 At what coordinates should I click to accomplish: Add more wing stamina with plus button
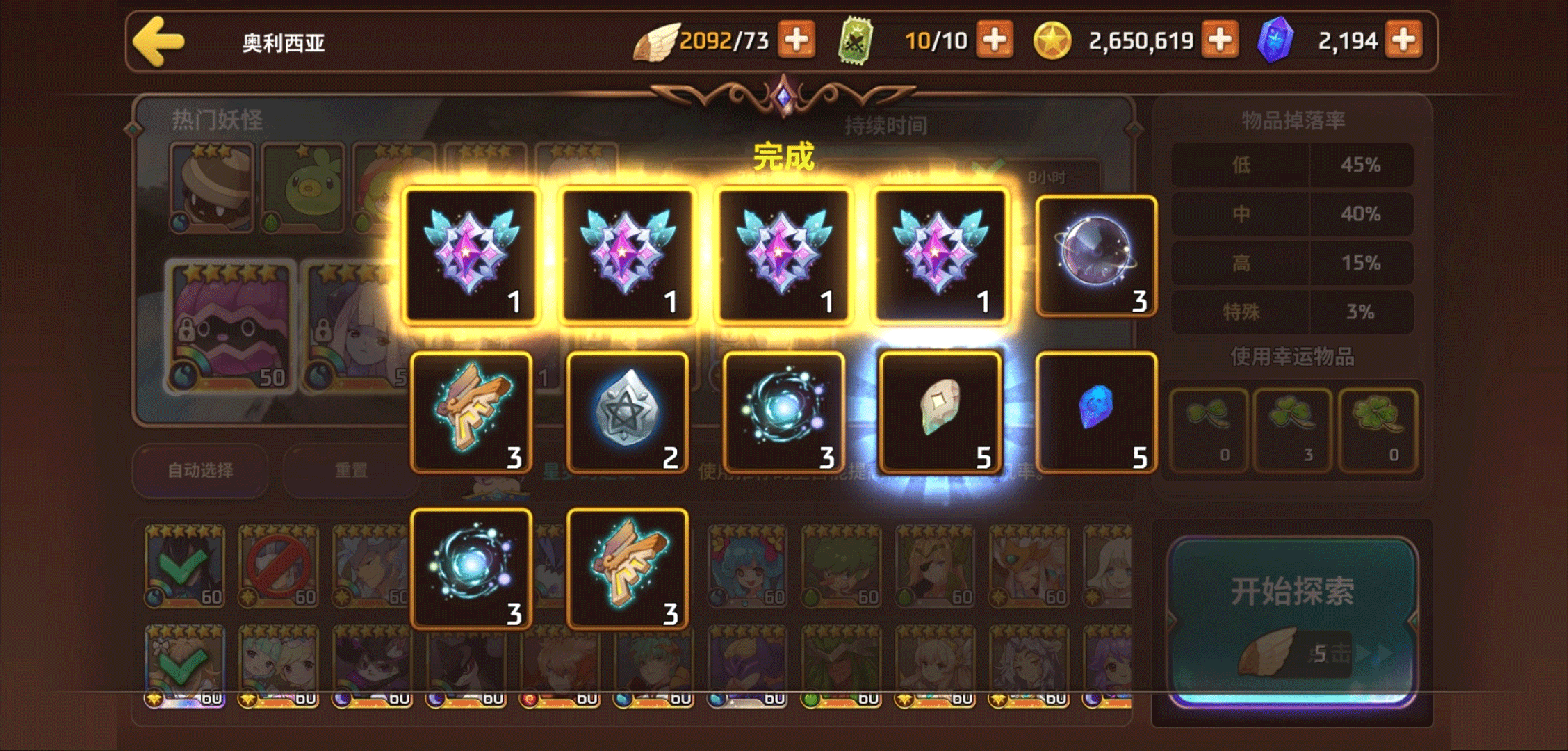796,40
